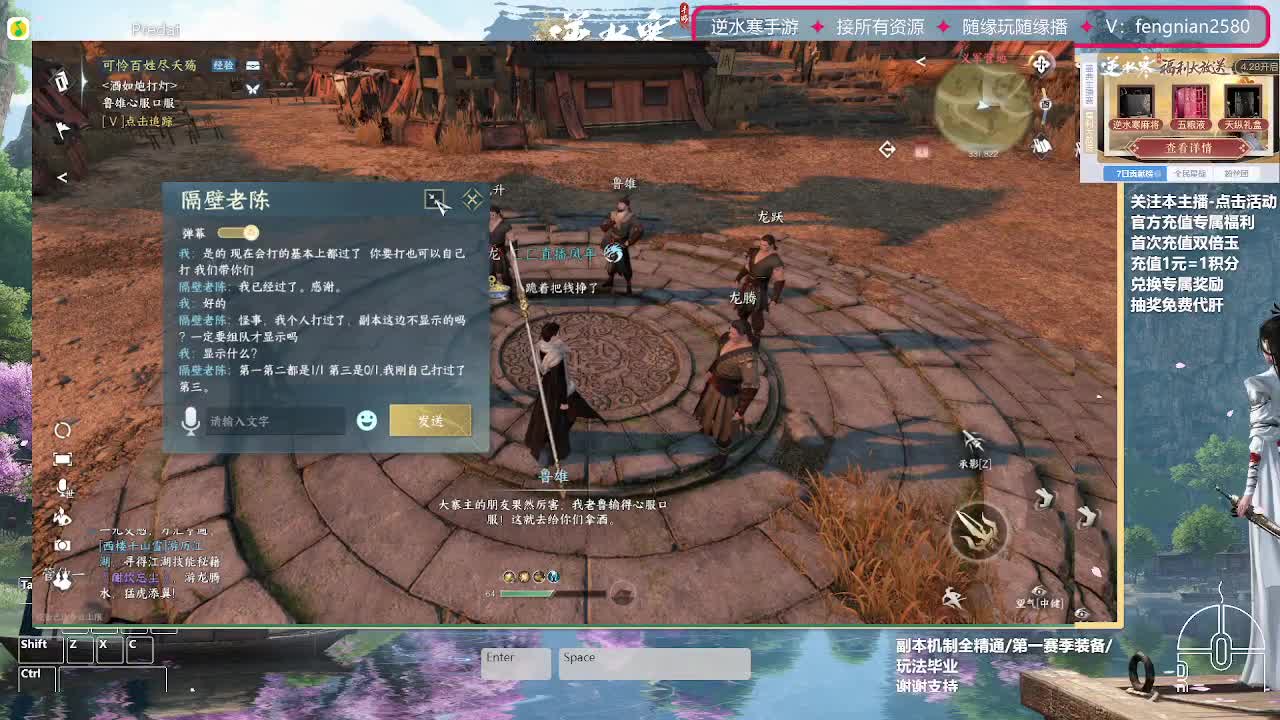Activate the 承影[Z] sword ability icon
Screen dimensions: 1280x720
[x=971, y=442]
